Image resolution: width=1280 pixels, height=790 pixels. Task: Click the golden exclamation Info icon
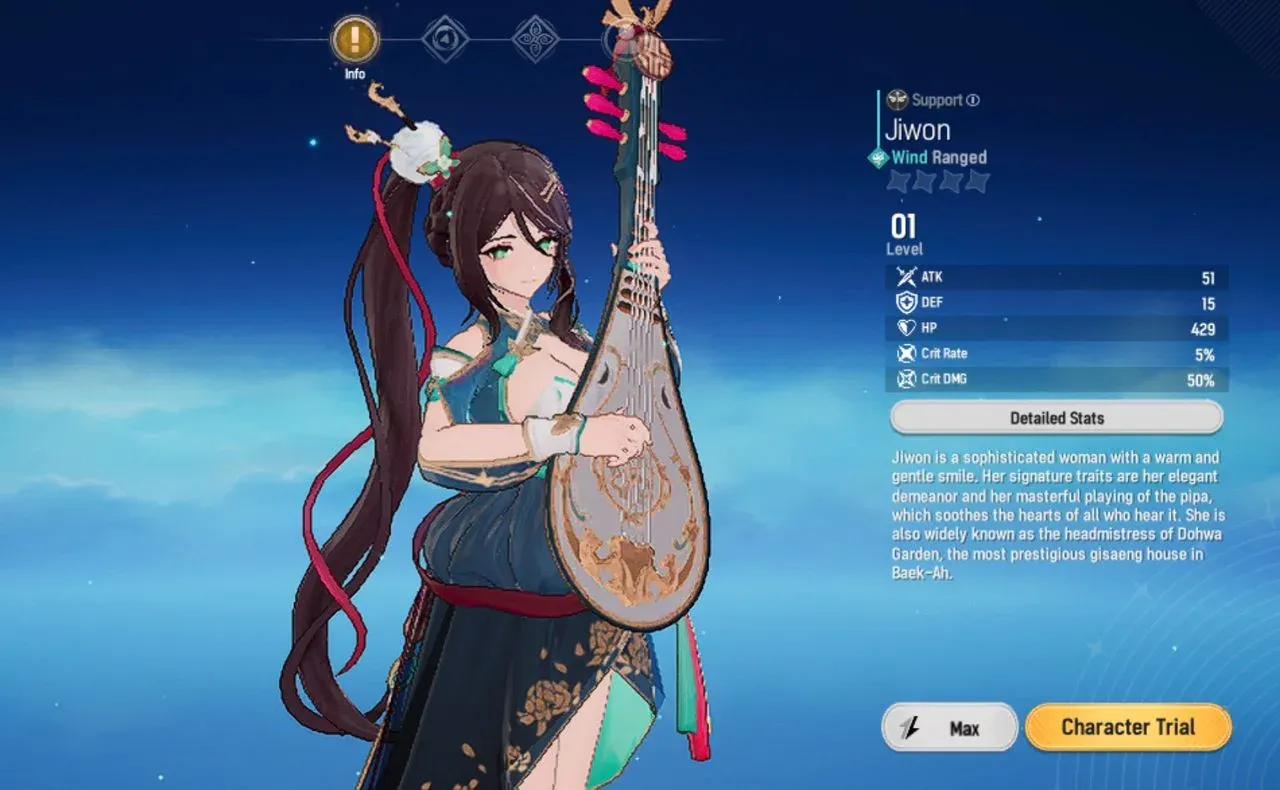(353, 38)
